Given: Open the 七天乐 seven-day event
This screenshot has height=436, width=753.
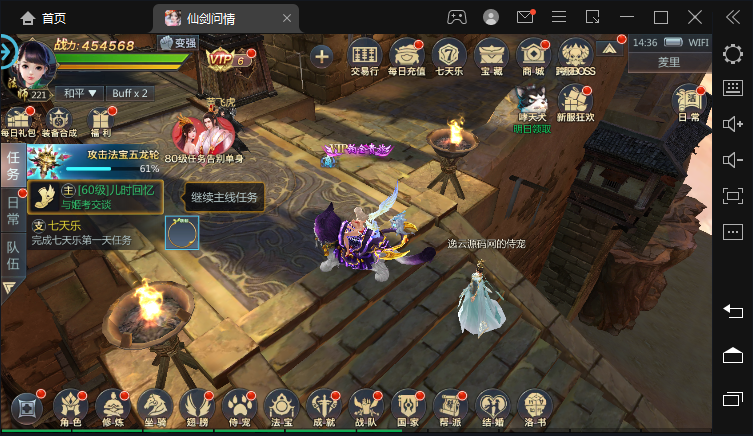Looking at the screenshot, I should 450,57.
